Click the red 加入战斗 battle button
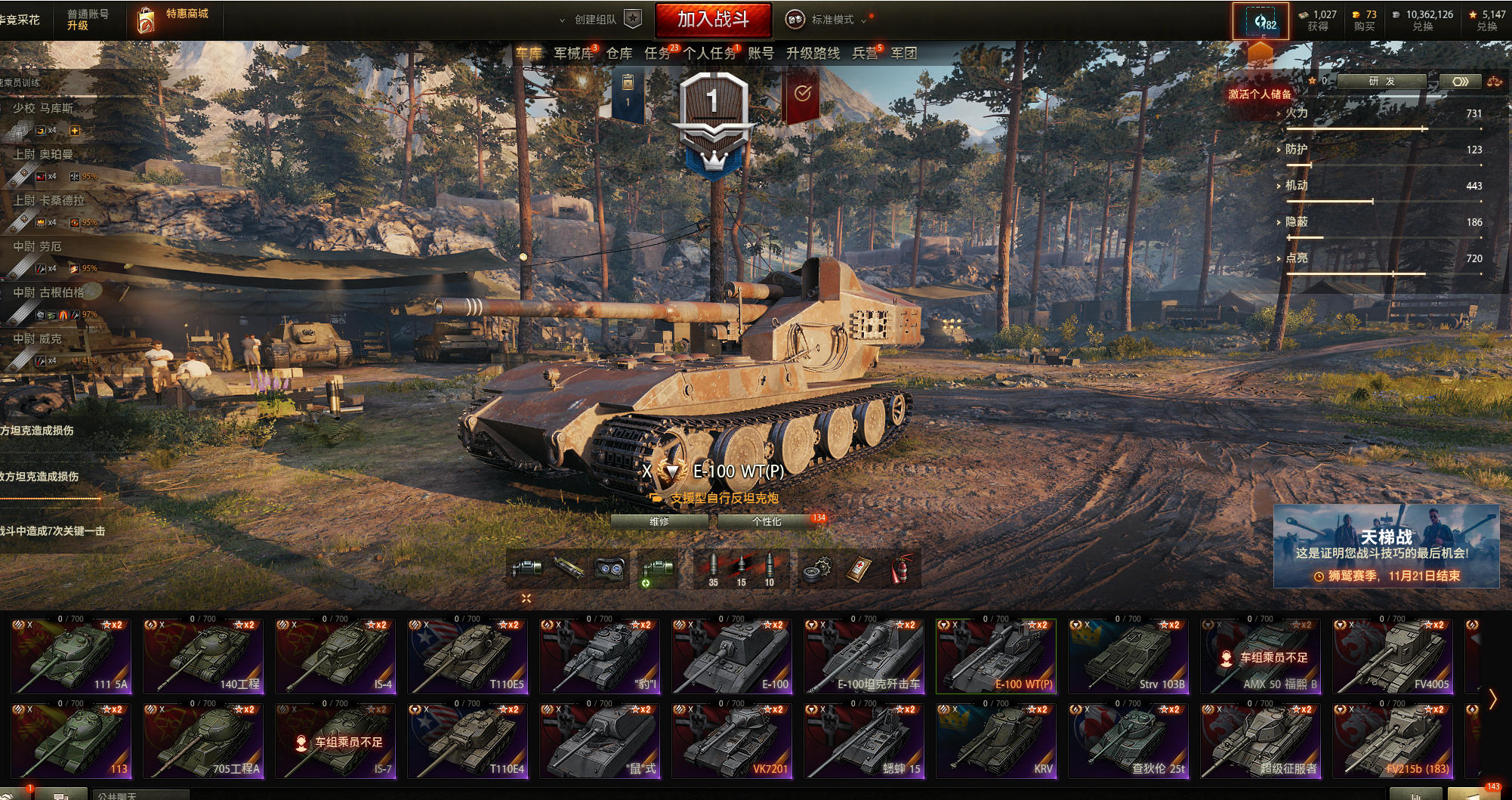This screenshot has height=800, width=1512. tap(713, 20)
